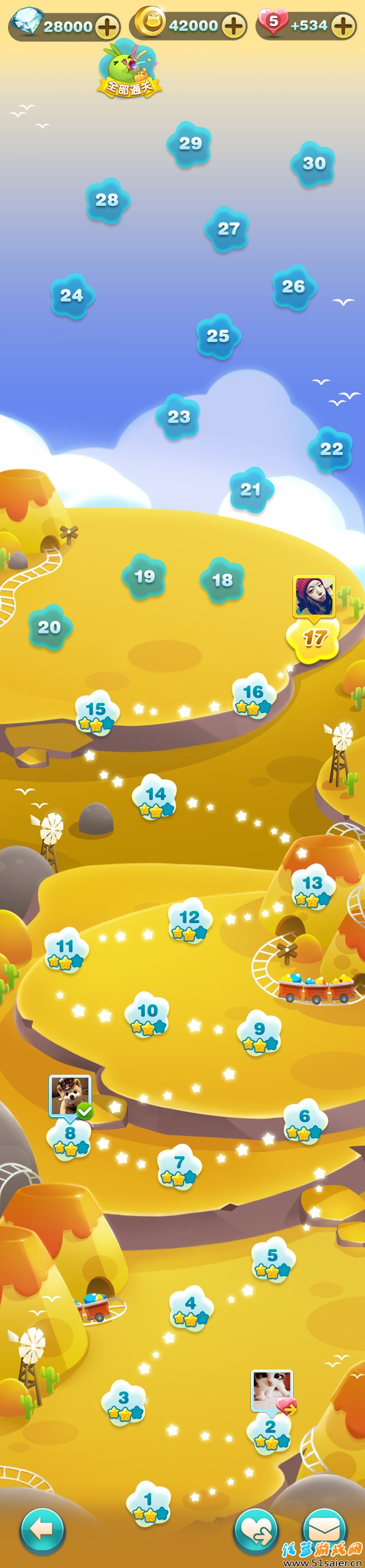Choose level 16 node
This screenshot has height=1568, width=365.
tap(253, 697)
